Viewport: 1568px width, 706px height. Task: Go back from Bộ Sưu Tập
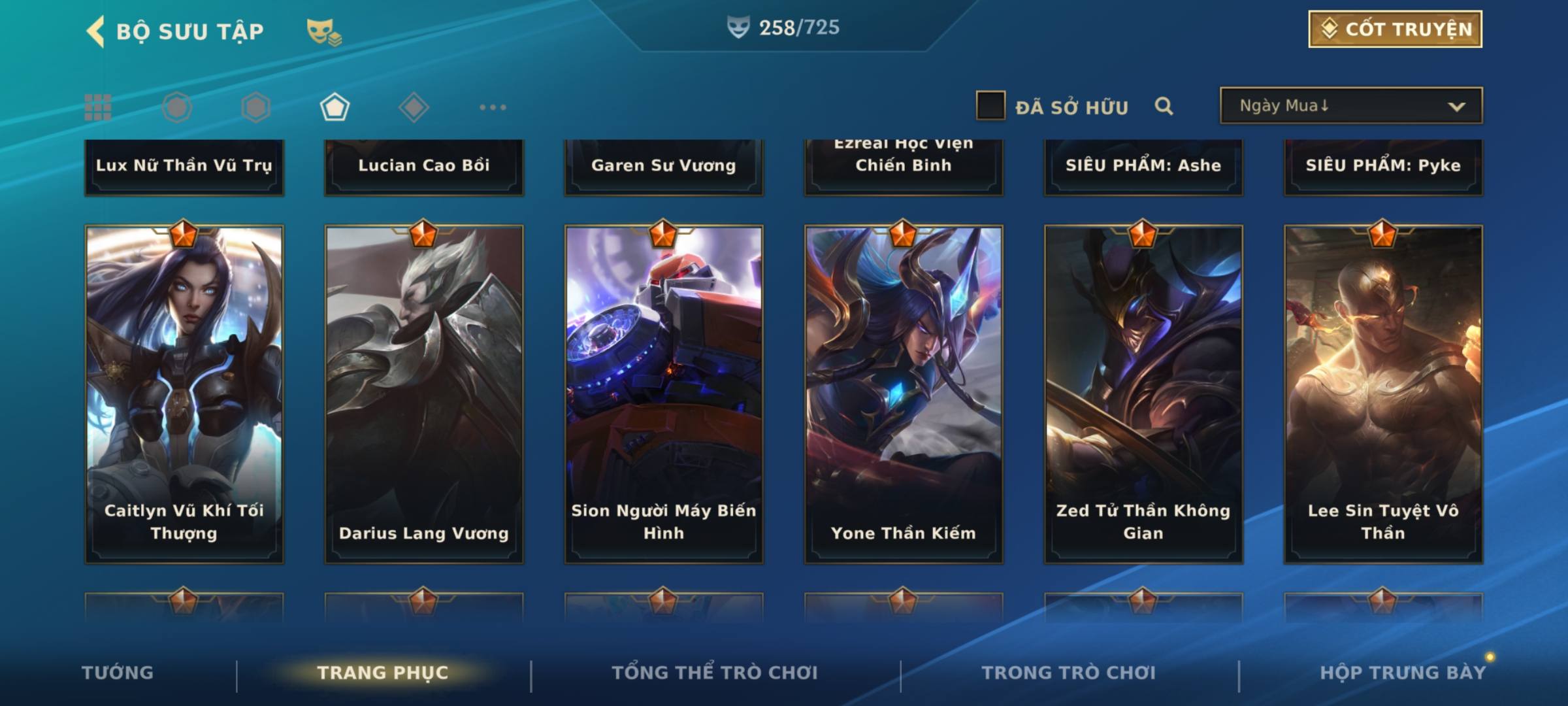pyautogui.click(x=95, y=31)
